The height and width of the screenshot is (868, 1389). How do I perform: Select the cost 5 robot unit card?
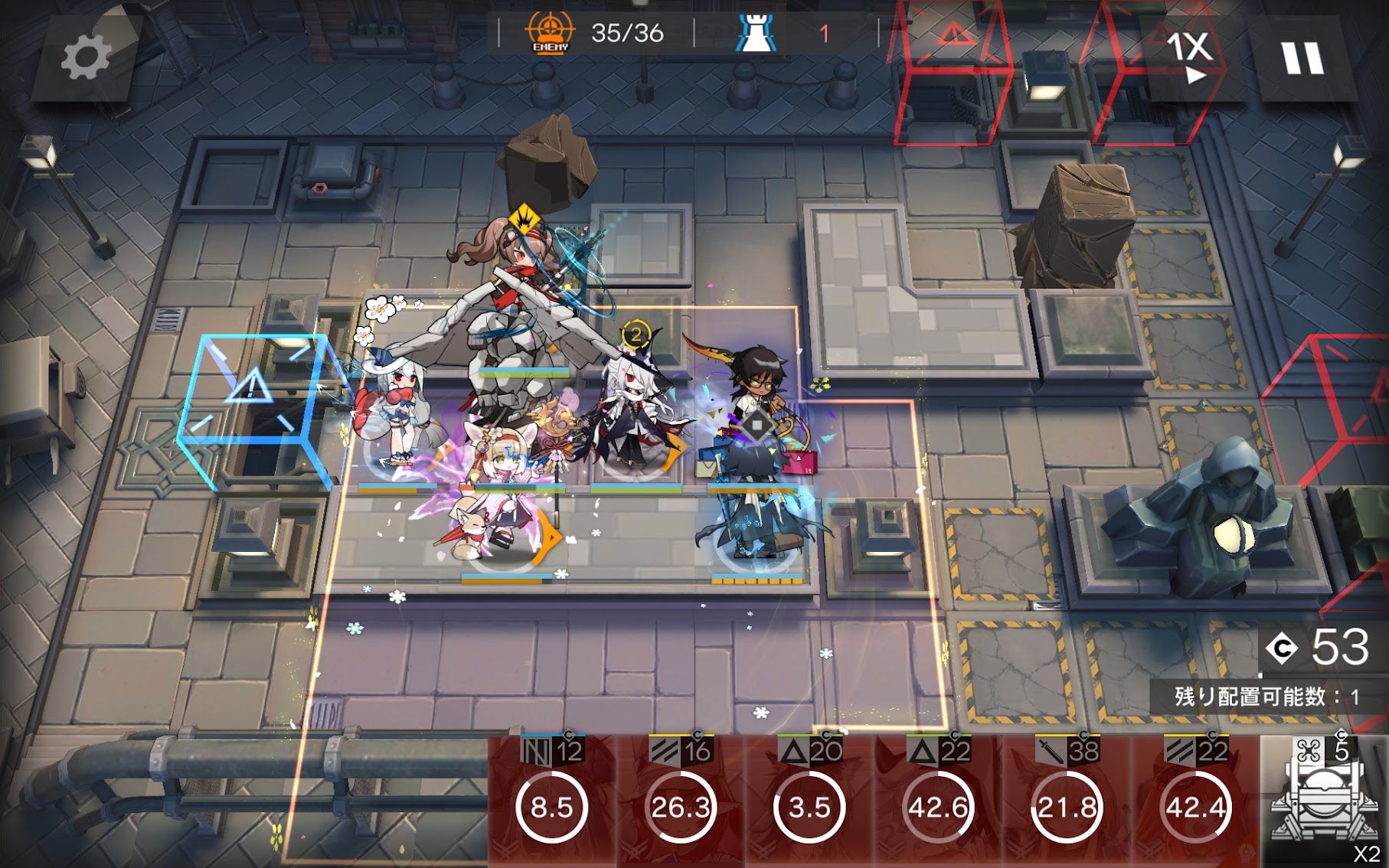coord(1325,801)
